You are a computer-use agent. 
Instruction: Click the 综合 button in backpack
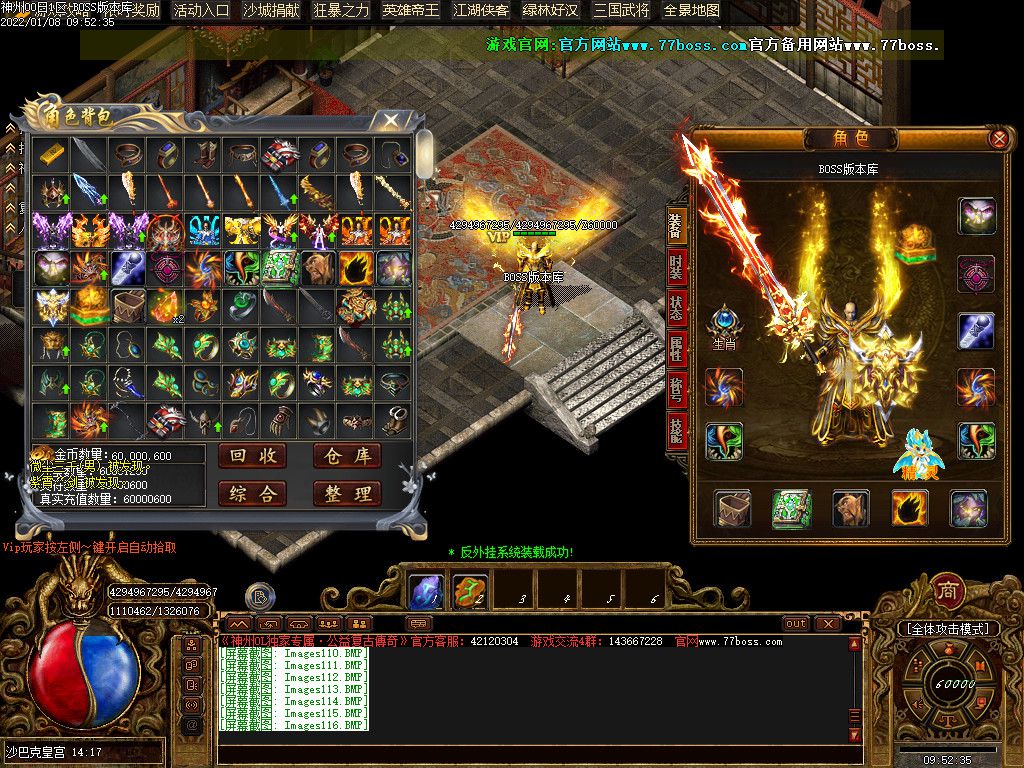(251, 493)
